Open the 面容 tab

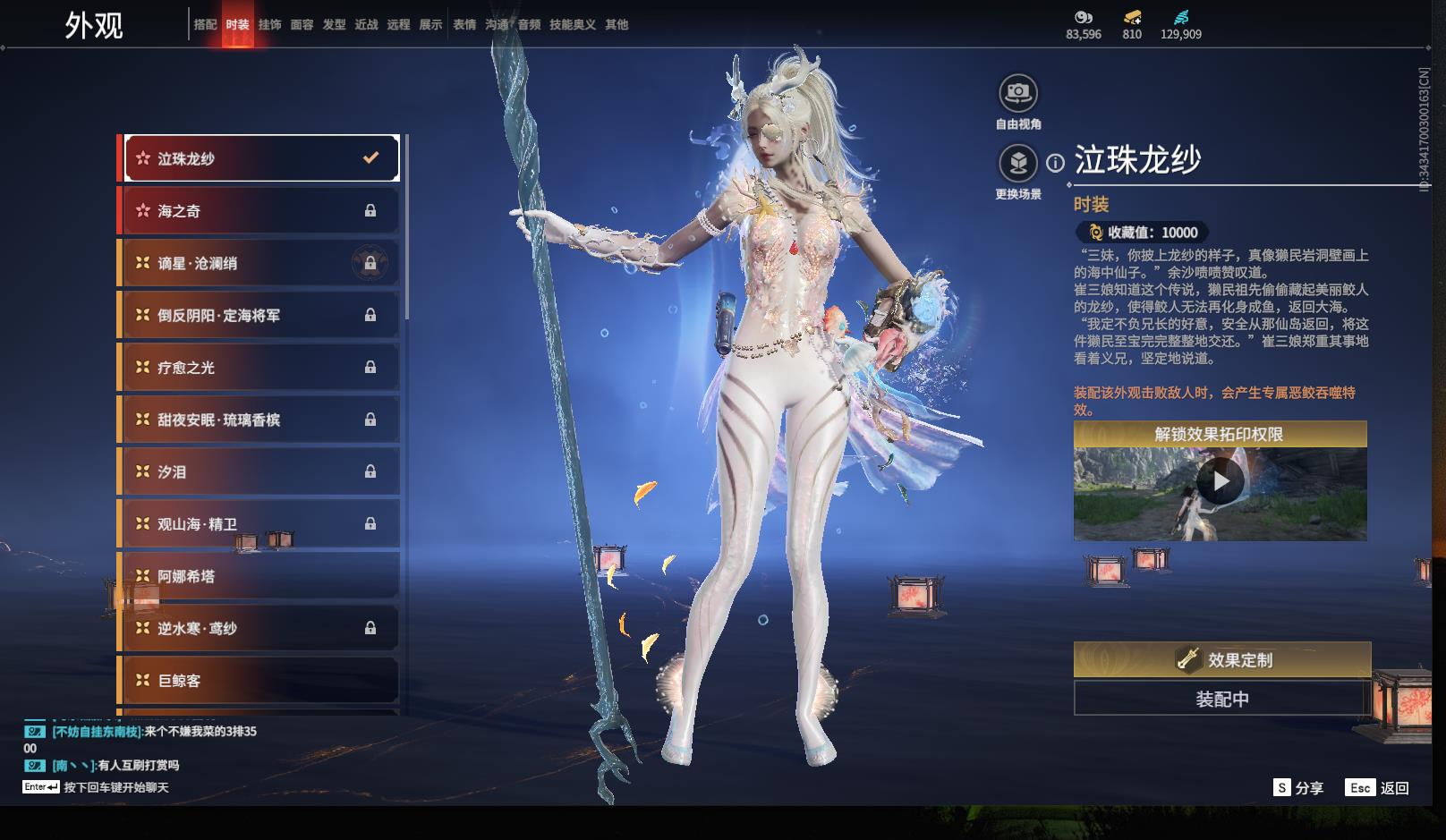point(302,24)
